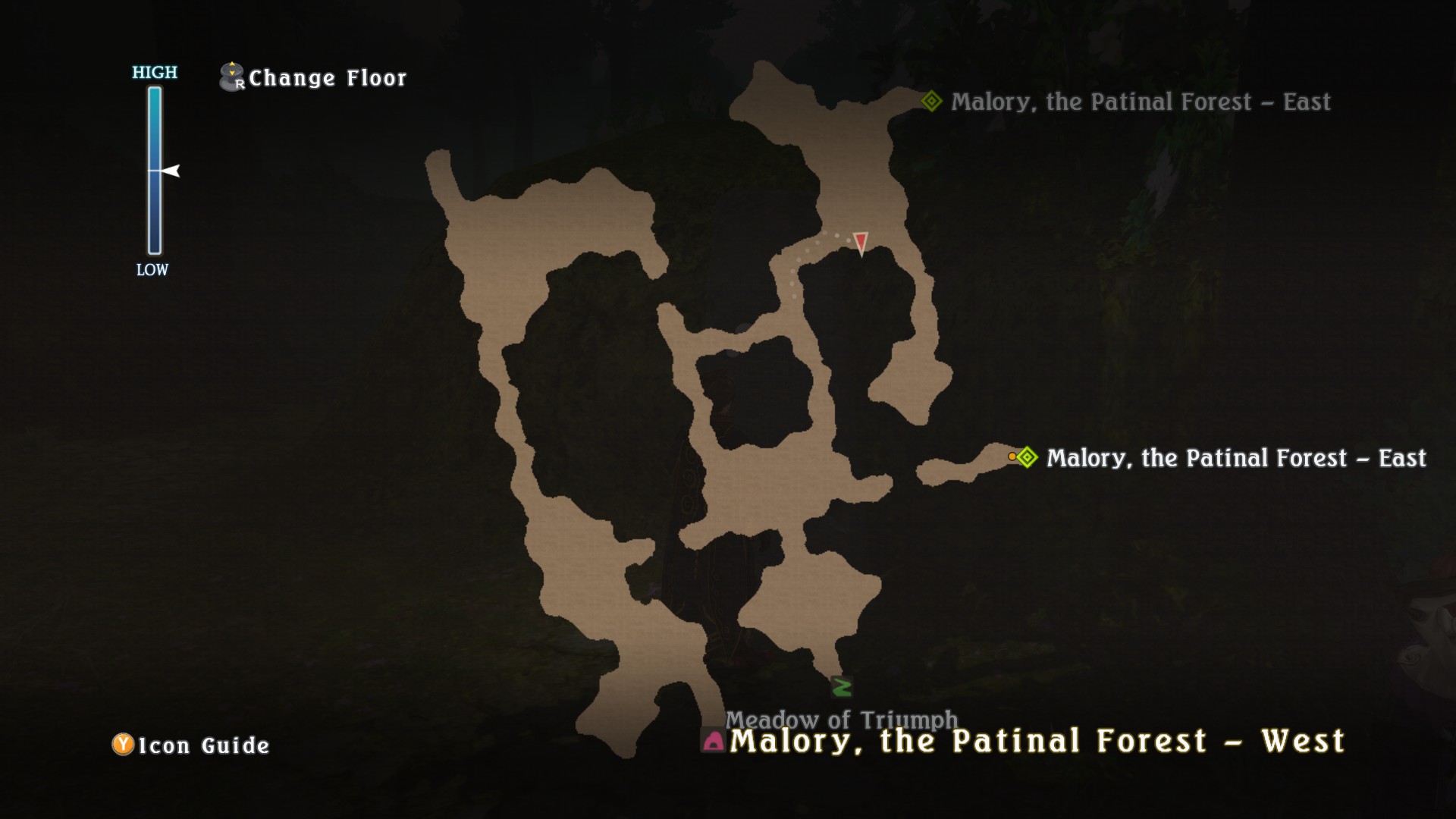Viewport: 1456px width, 819px height.
Task: Click the HIGH label above the elevation bar
Action: point(153,73)
